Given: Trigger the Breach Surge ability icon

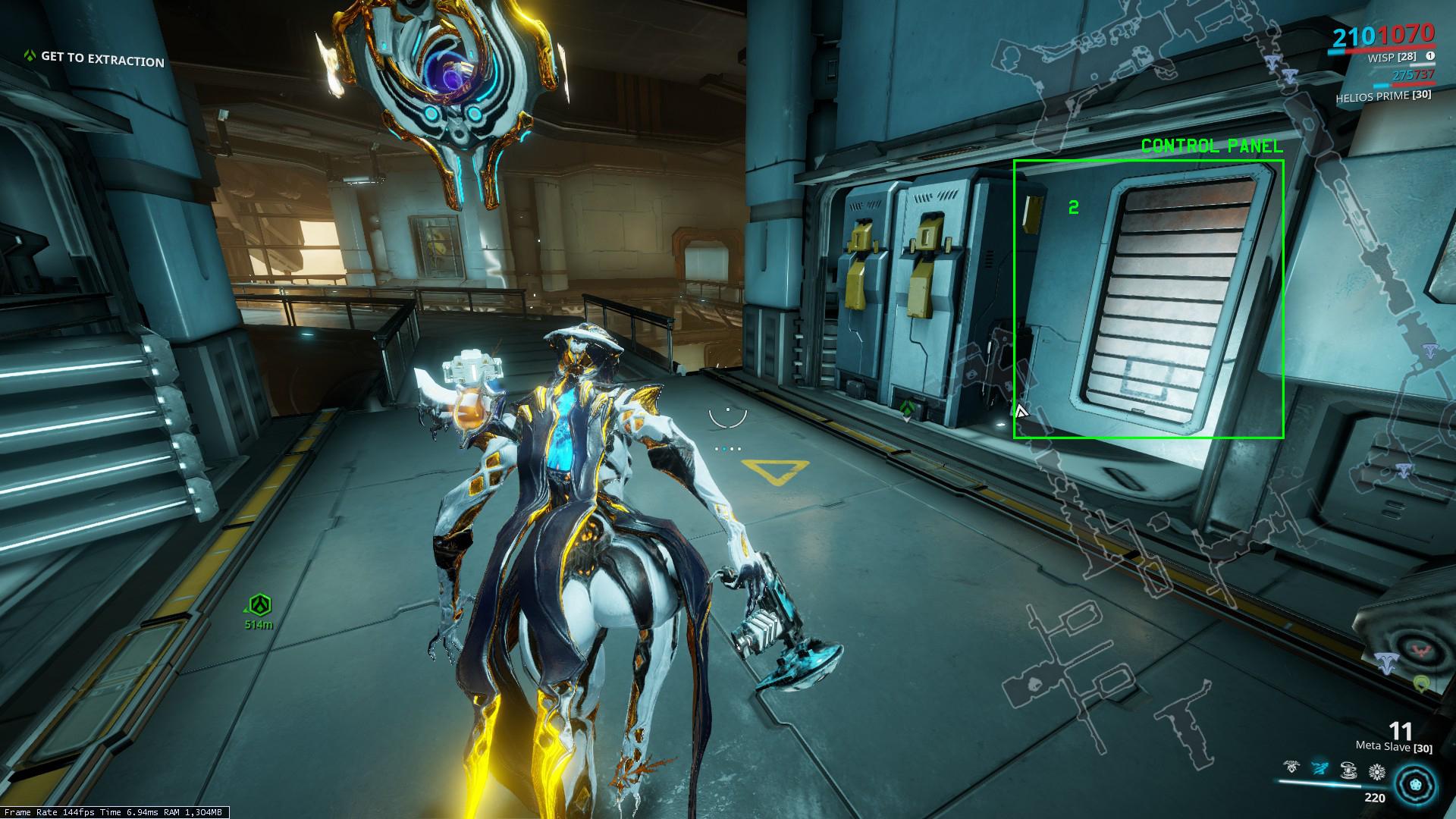Looking at the screenshot, I should point(1348,771).
